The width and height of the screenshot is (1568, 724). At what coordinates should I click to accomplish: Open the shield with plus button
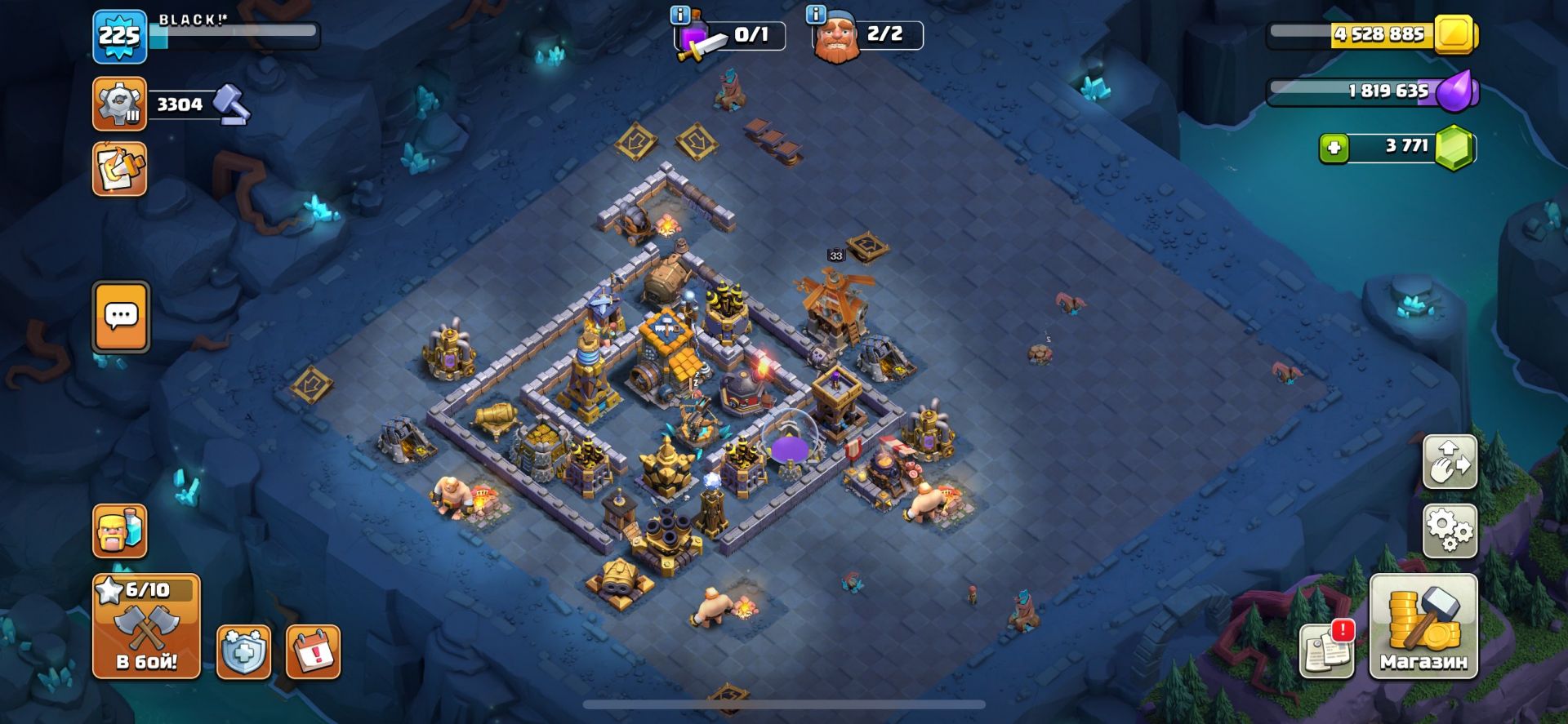pos(243,652)
